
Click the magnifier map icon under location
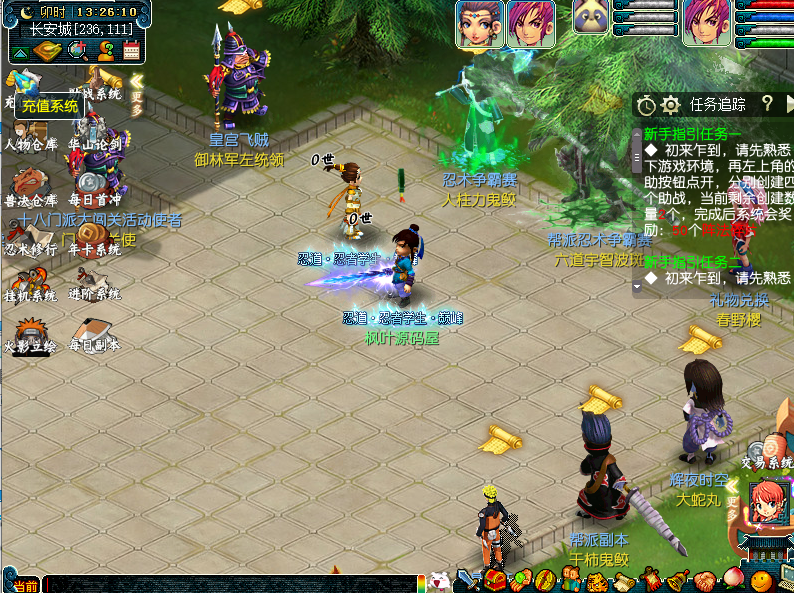[x=76, y=51]
